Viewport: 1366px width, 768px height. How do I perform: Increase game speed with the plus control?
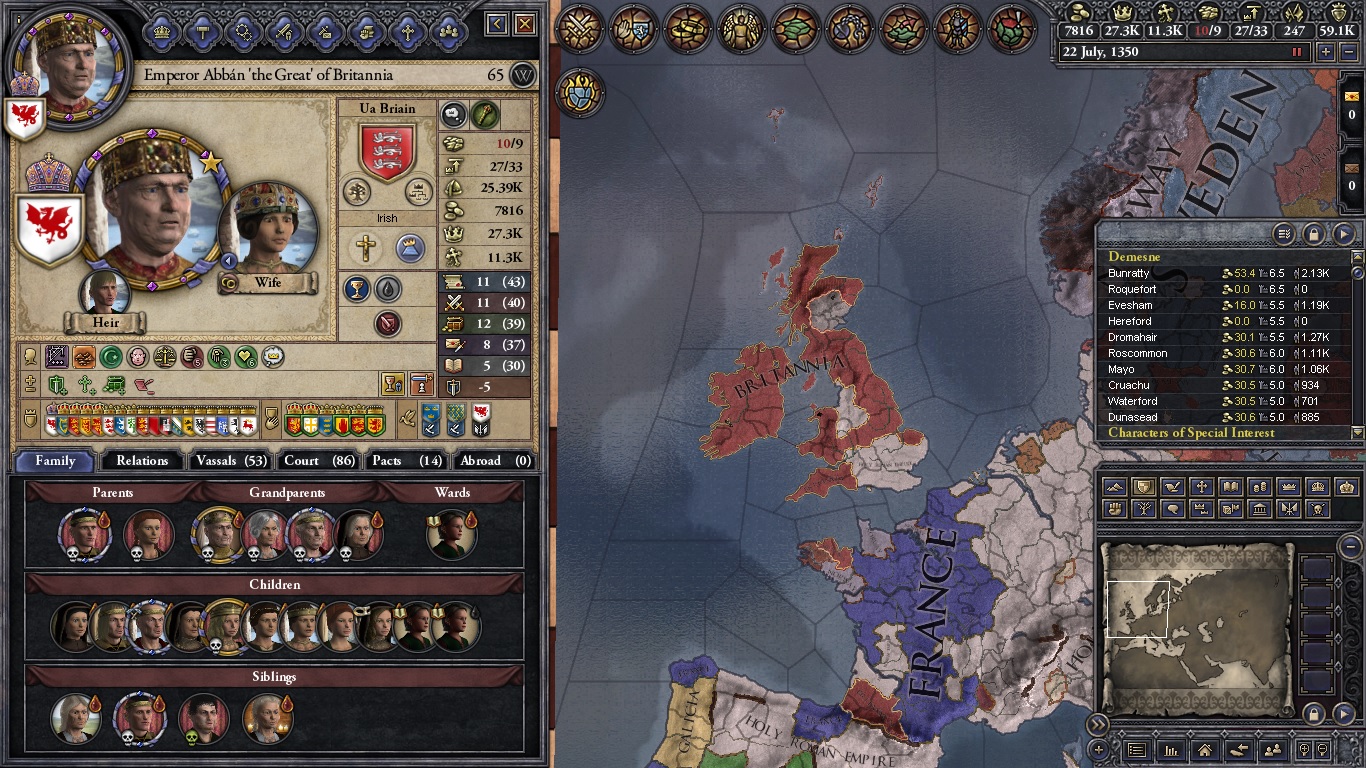(x=1326, y=51)
